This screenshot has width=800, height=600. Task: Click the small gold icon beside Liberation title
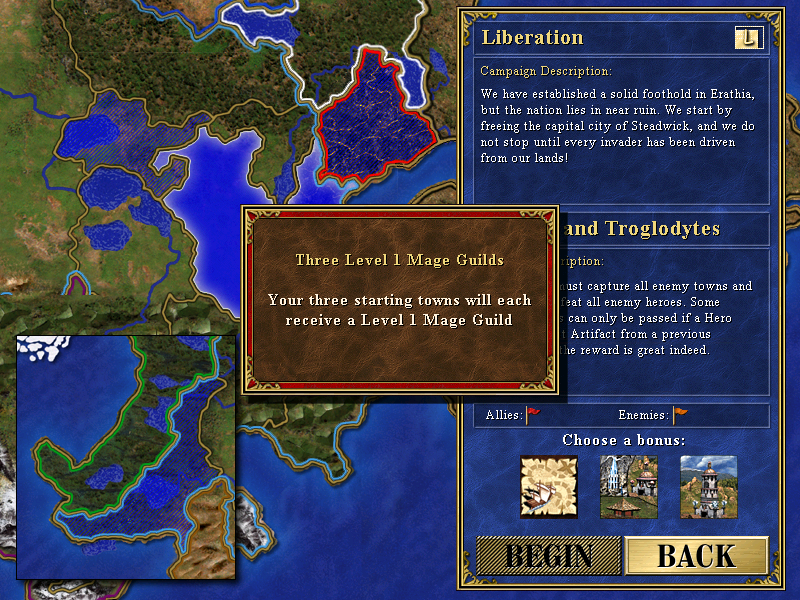(x=748, y=38)
